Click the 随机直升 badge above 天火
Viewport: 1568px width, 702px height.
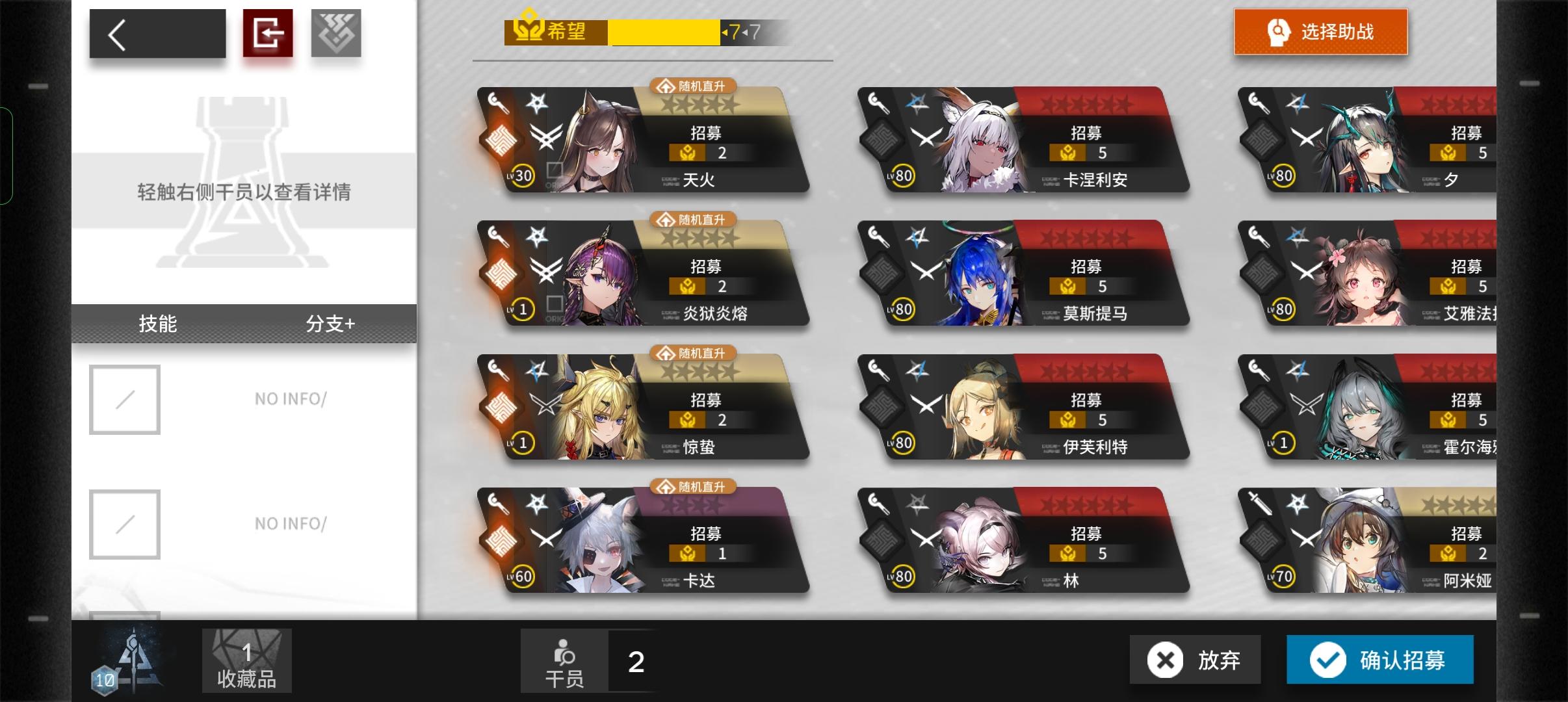click(x=692, y=85)
